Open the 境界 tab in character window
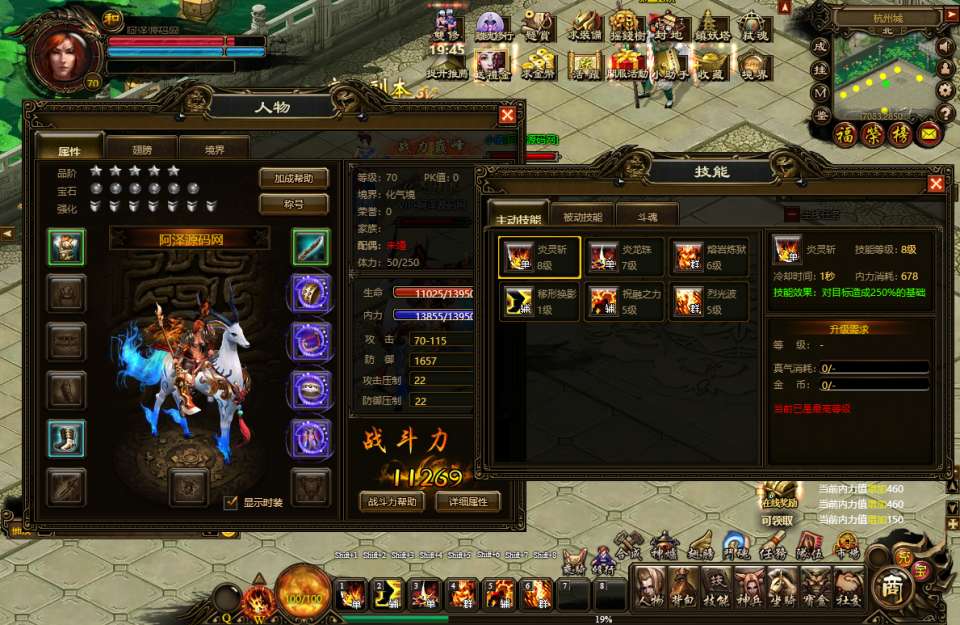 (x=213, y=151)
